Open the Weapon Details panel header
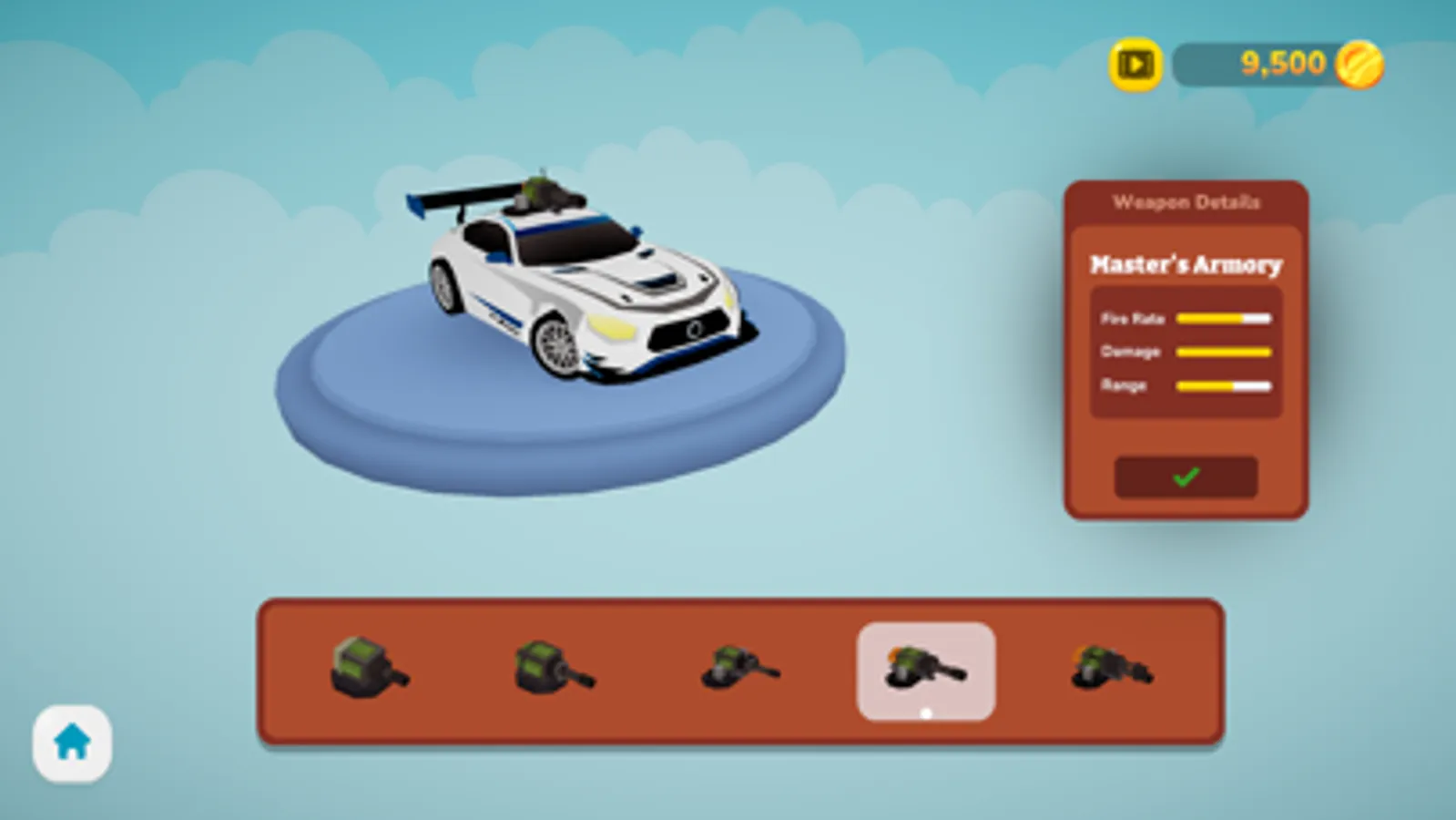The image size is (1456, 820). pyautogui.click(x=1186, y=202)
